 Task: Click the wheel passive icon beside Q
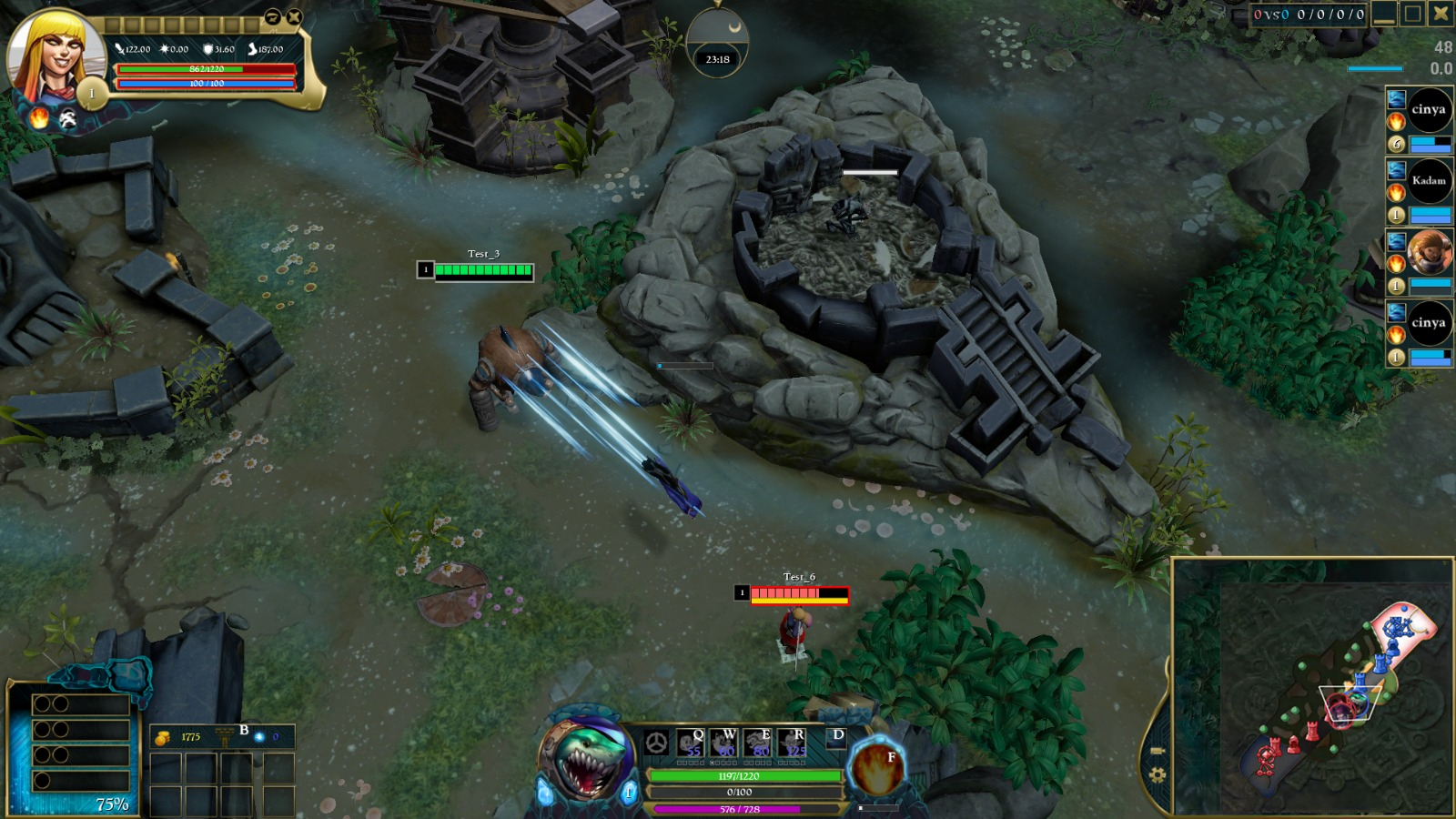click(656, 743)
